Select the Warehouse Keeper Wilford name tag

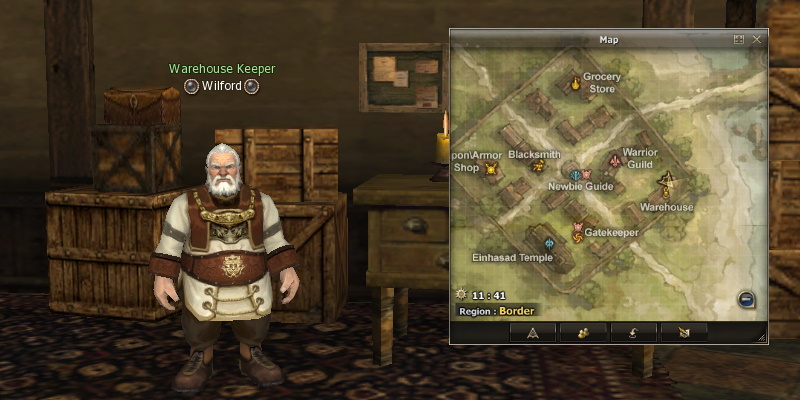point(221,86)
